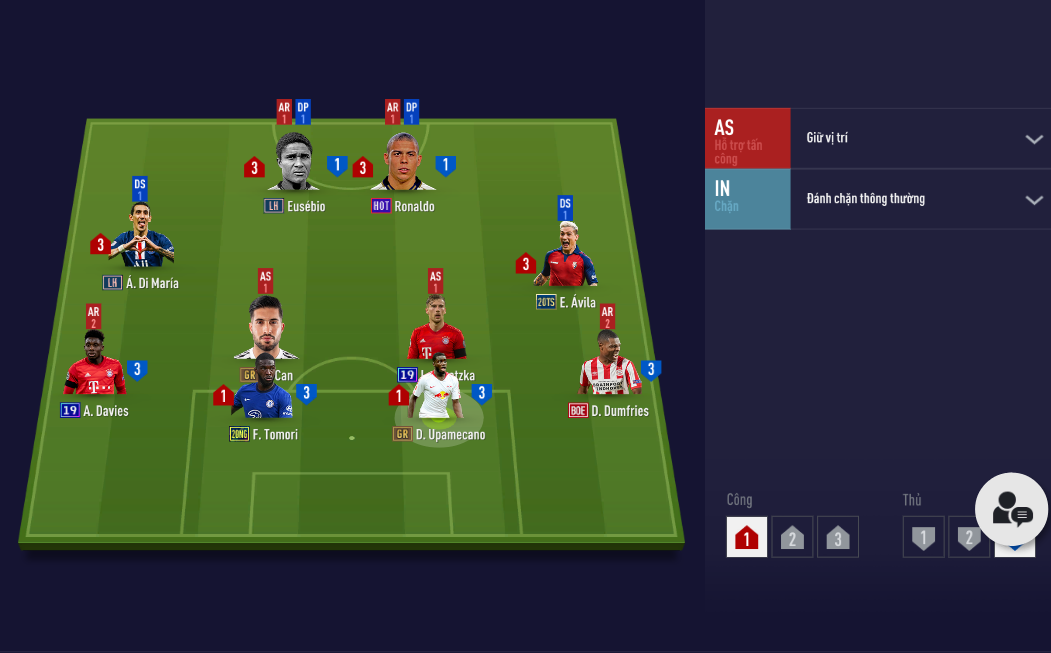Open the AS 'Giữ vị trí' dropdown
The width and height of the screenshot is (1051, 653).
click(920, 138)
